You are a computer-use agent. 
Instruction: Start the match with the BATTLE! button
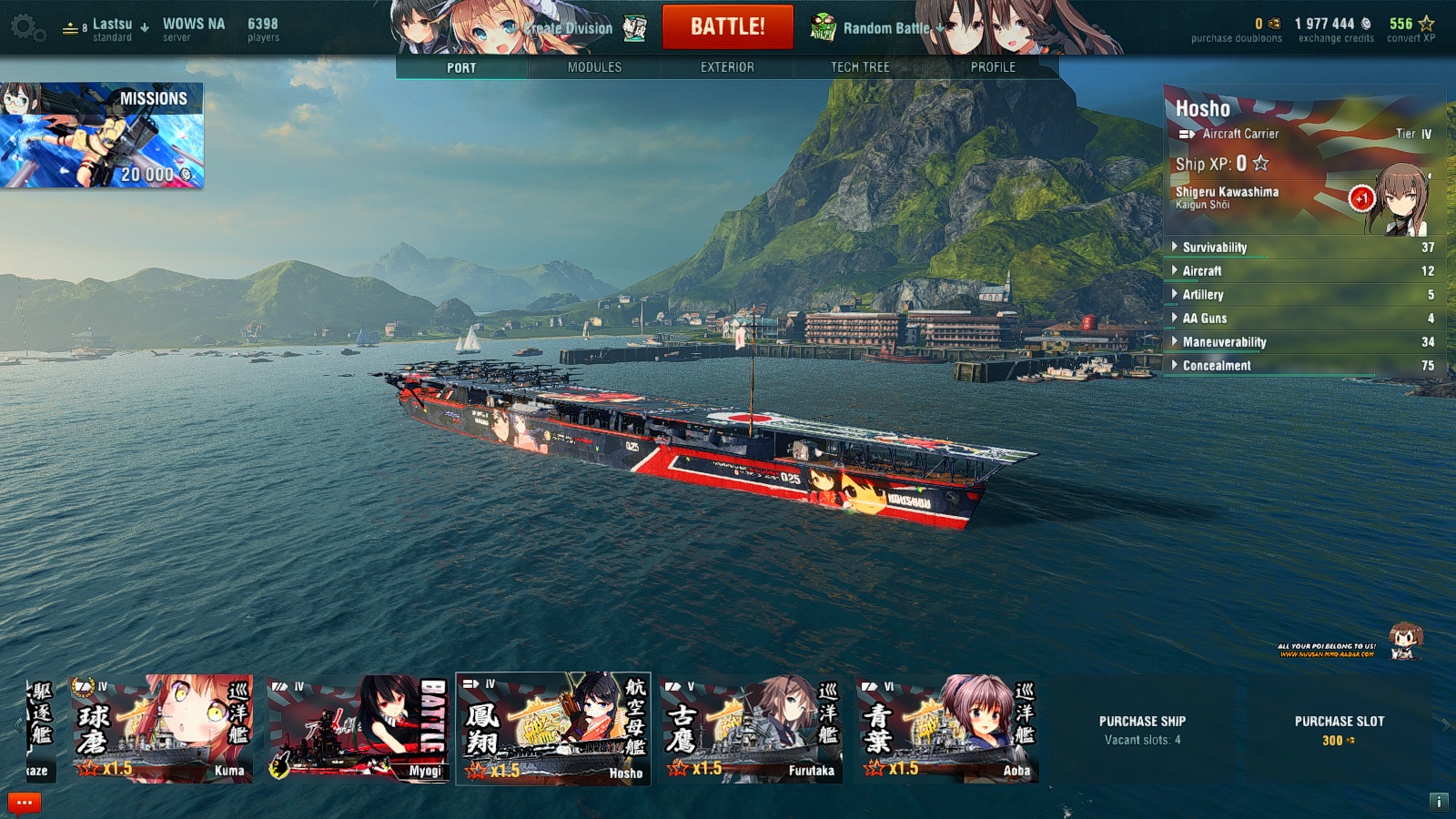click(727, 26)
